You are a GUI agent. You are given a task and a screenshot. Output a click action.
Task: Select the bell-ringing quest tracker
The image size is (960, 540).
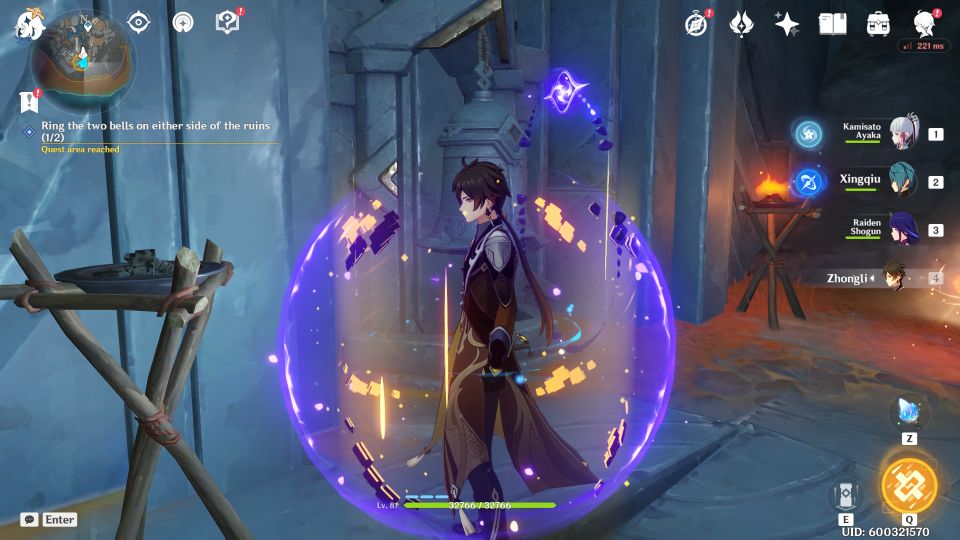pos(155,131)
